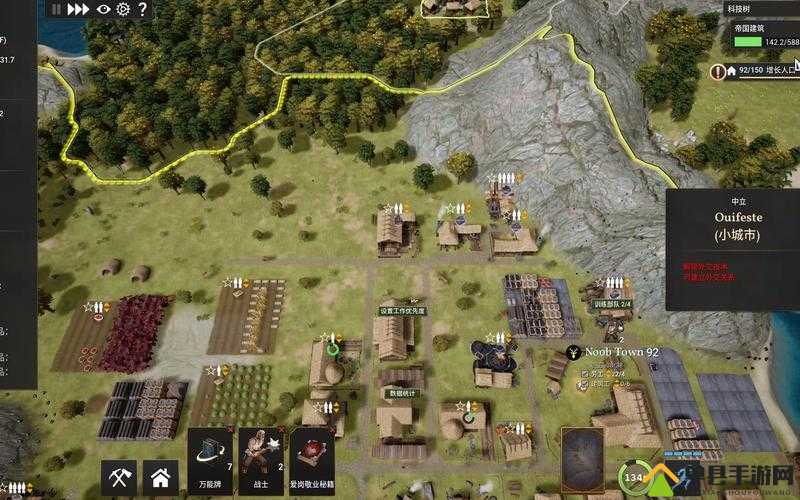This screenshot has width=800, height=500.
Task: Click the house icon button
Action: (160, 479)
